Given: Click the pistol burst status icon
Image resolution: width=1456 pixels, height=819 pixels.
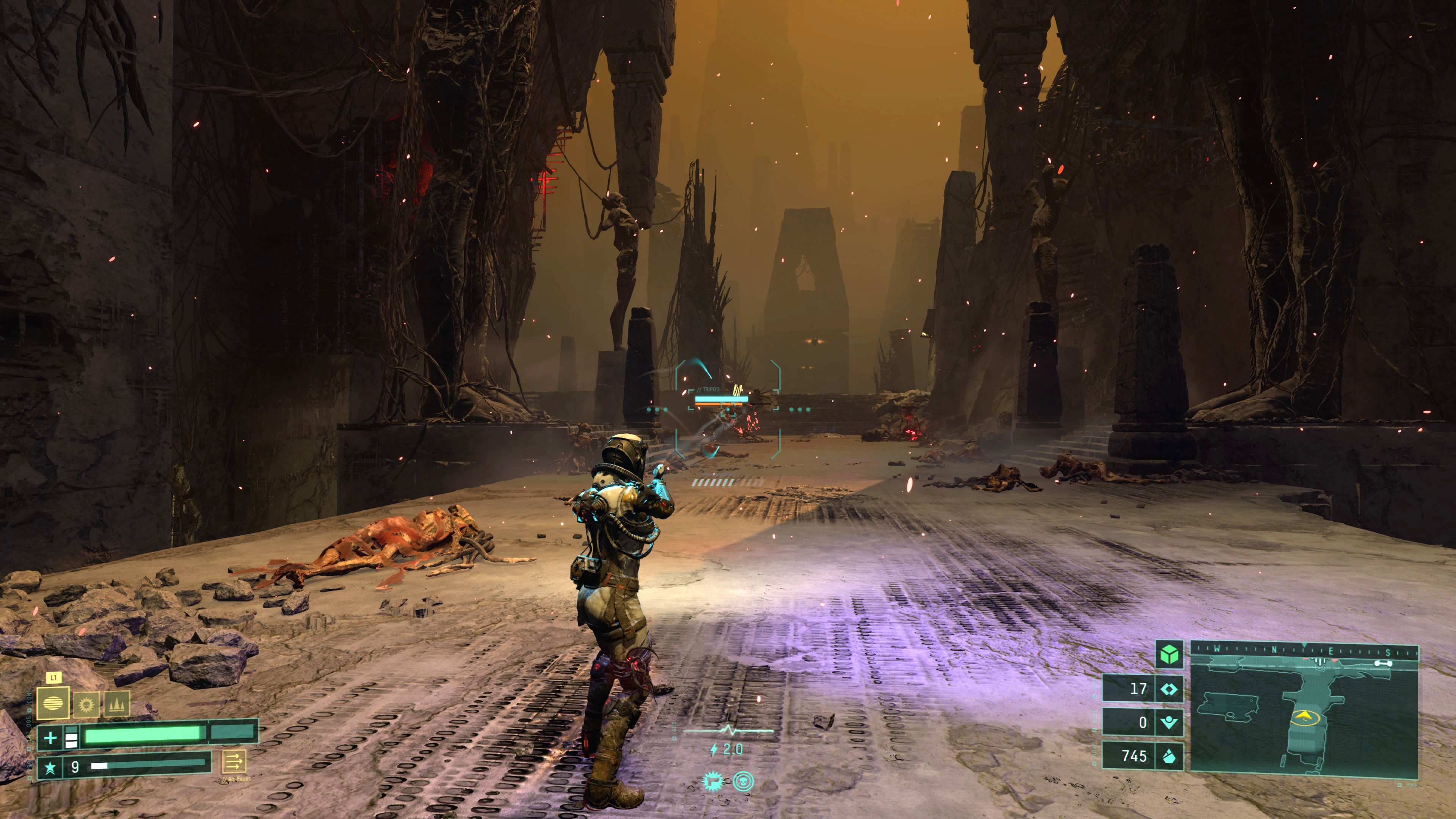Looking at the screenshot, I should coord(713,782).
